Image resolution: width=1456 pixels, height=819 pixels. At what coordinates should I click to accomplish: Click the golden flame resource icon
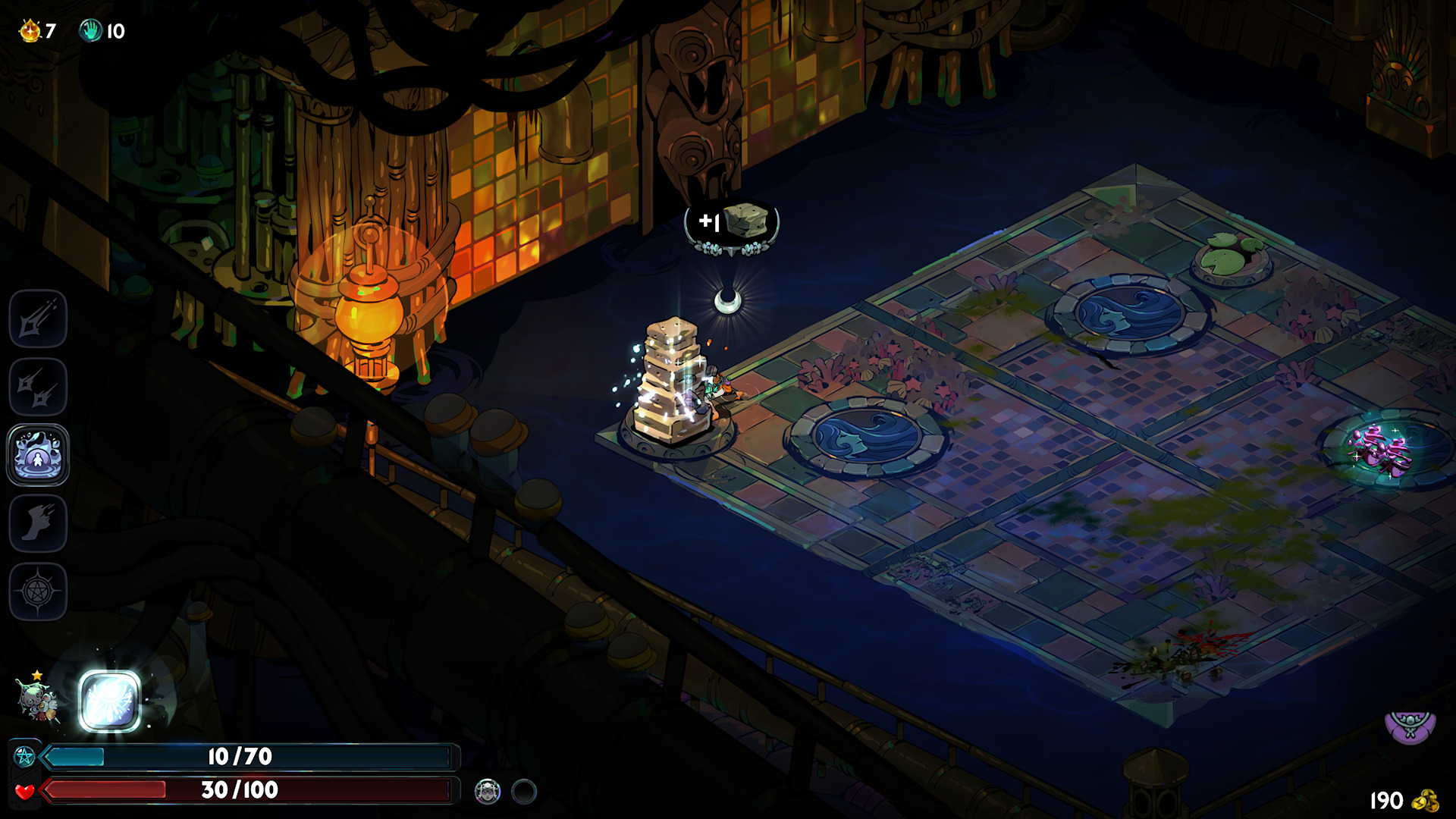coord(30,30)
